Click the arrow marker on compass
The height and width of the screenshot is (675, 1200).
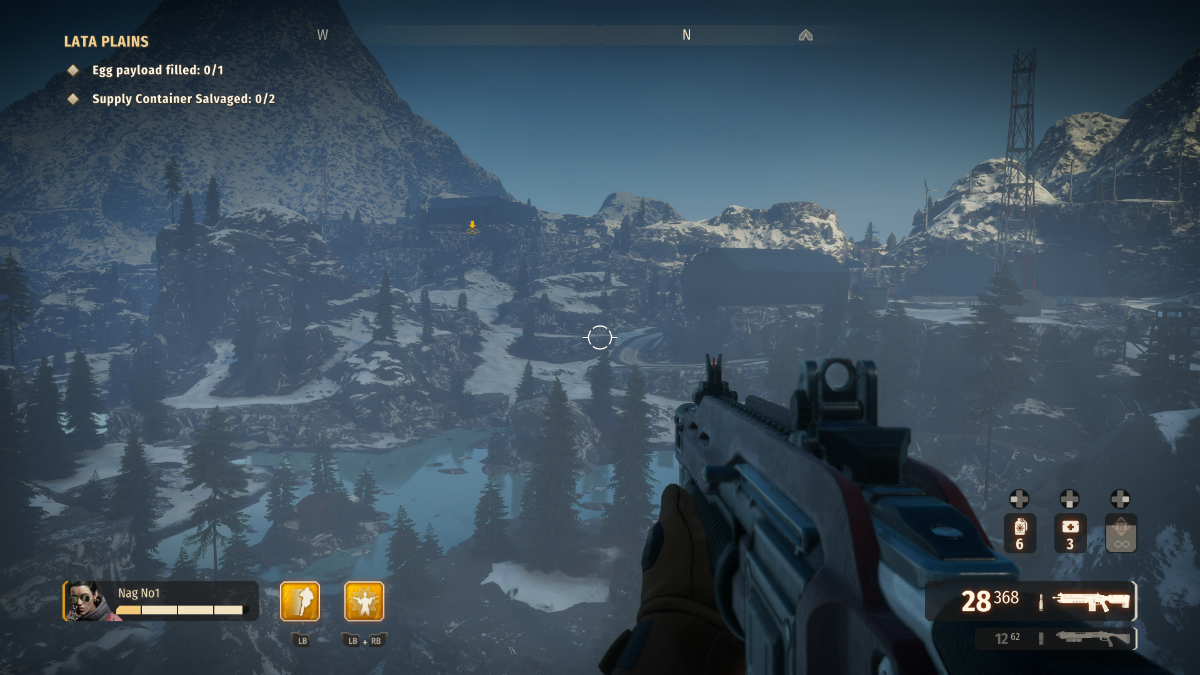(805, 35)
